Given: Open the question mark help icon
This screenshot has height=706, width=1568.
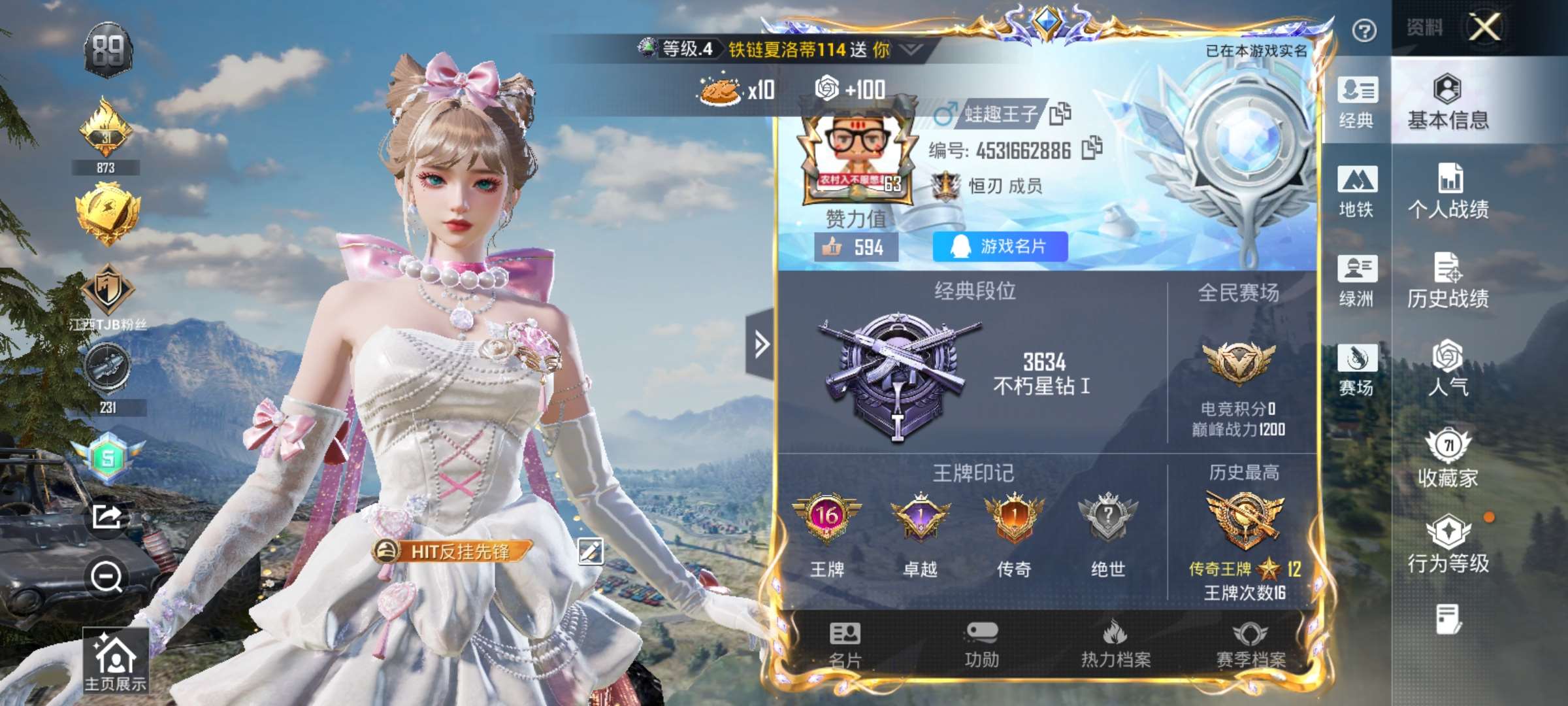Looking at the screenshot, I should [x=1364, y=30].
